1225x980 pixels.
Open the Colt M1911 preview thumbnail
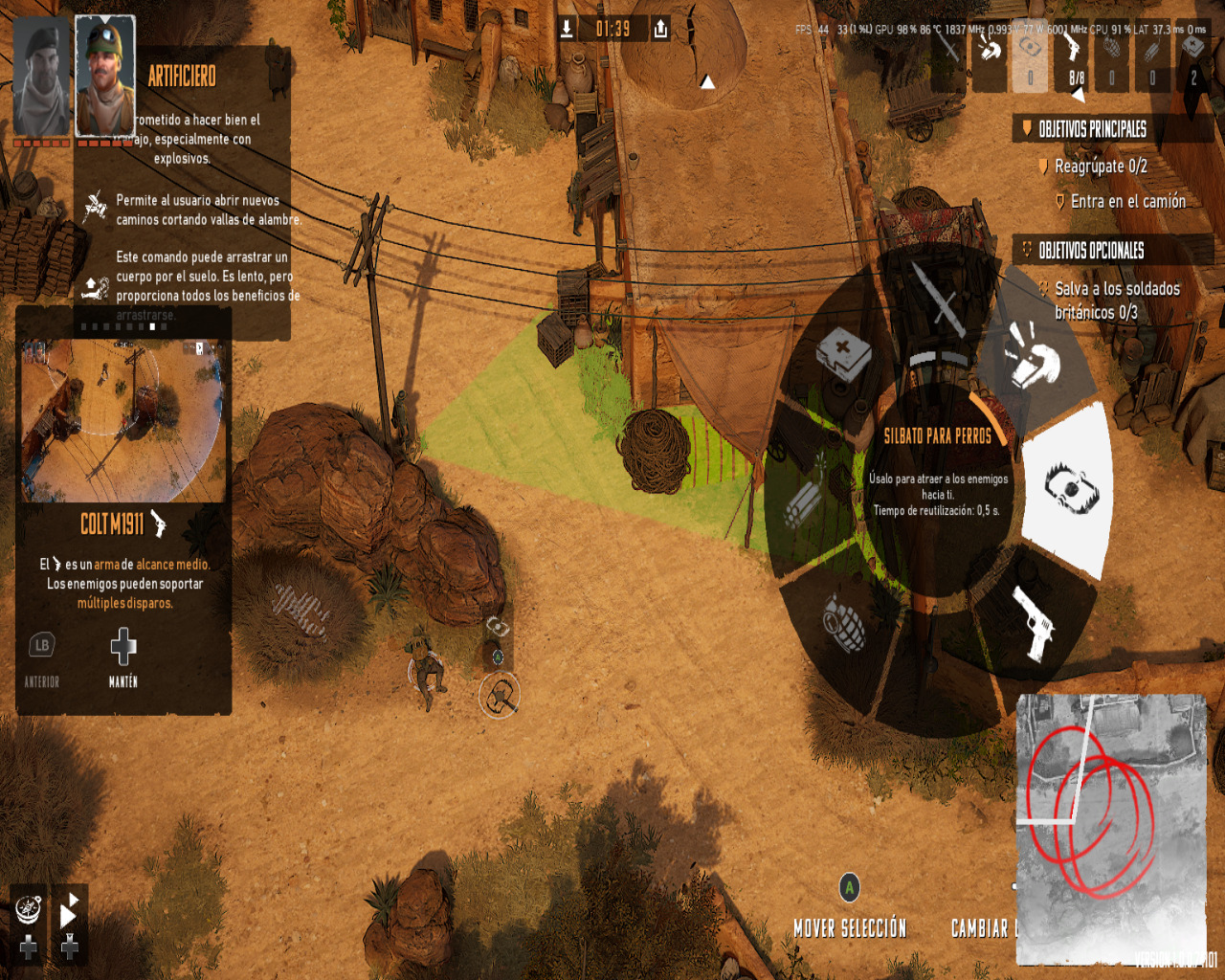tap(123, 421)
